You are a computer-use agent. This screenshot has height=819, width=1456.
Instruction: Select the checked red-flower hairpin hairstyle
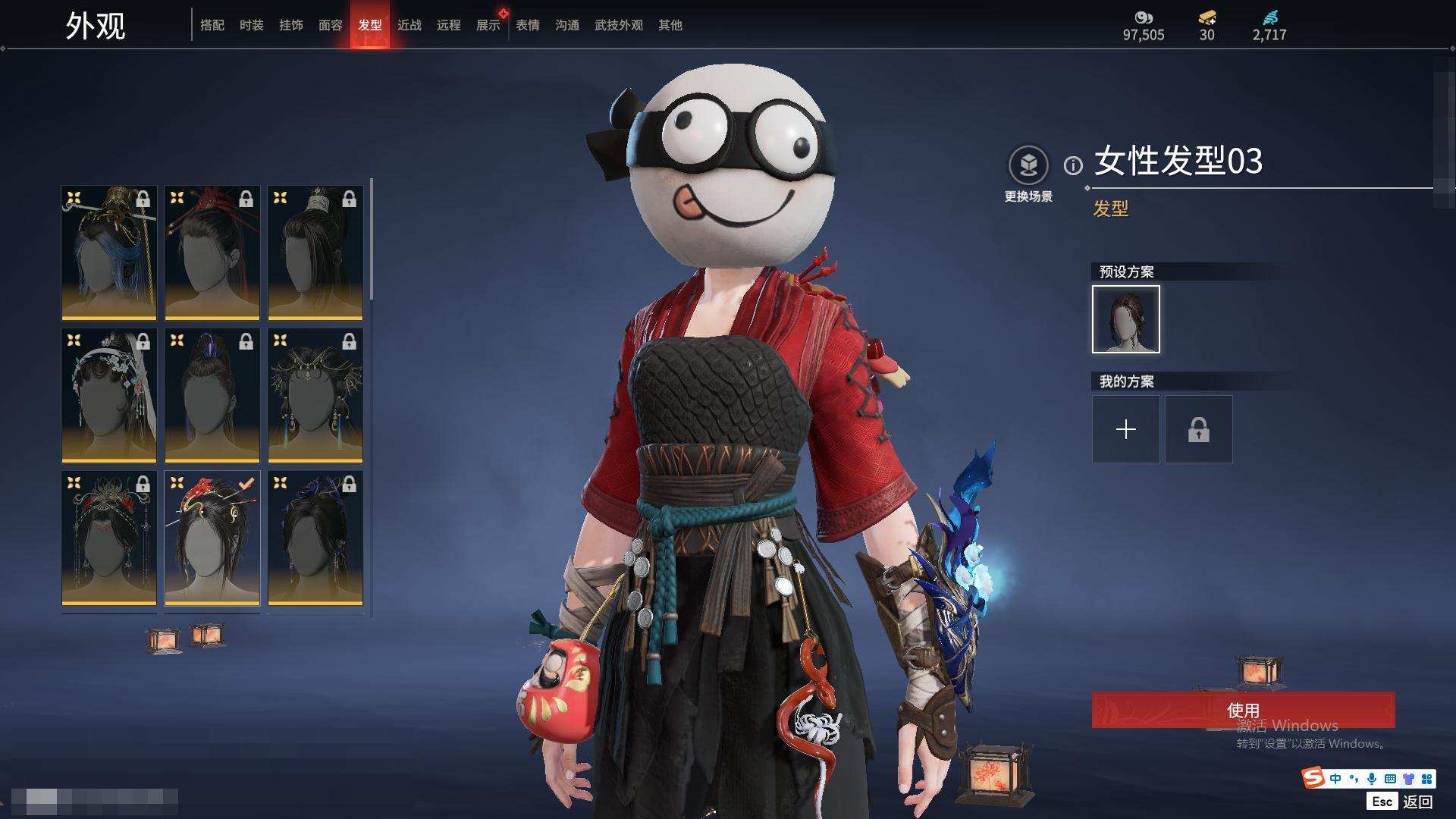click(212, 538)
